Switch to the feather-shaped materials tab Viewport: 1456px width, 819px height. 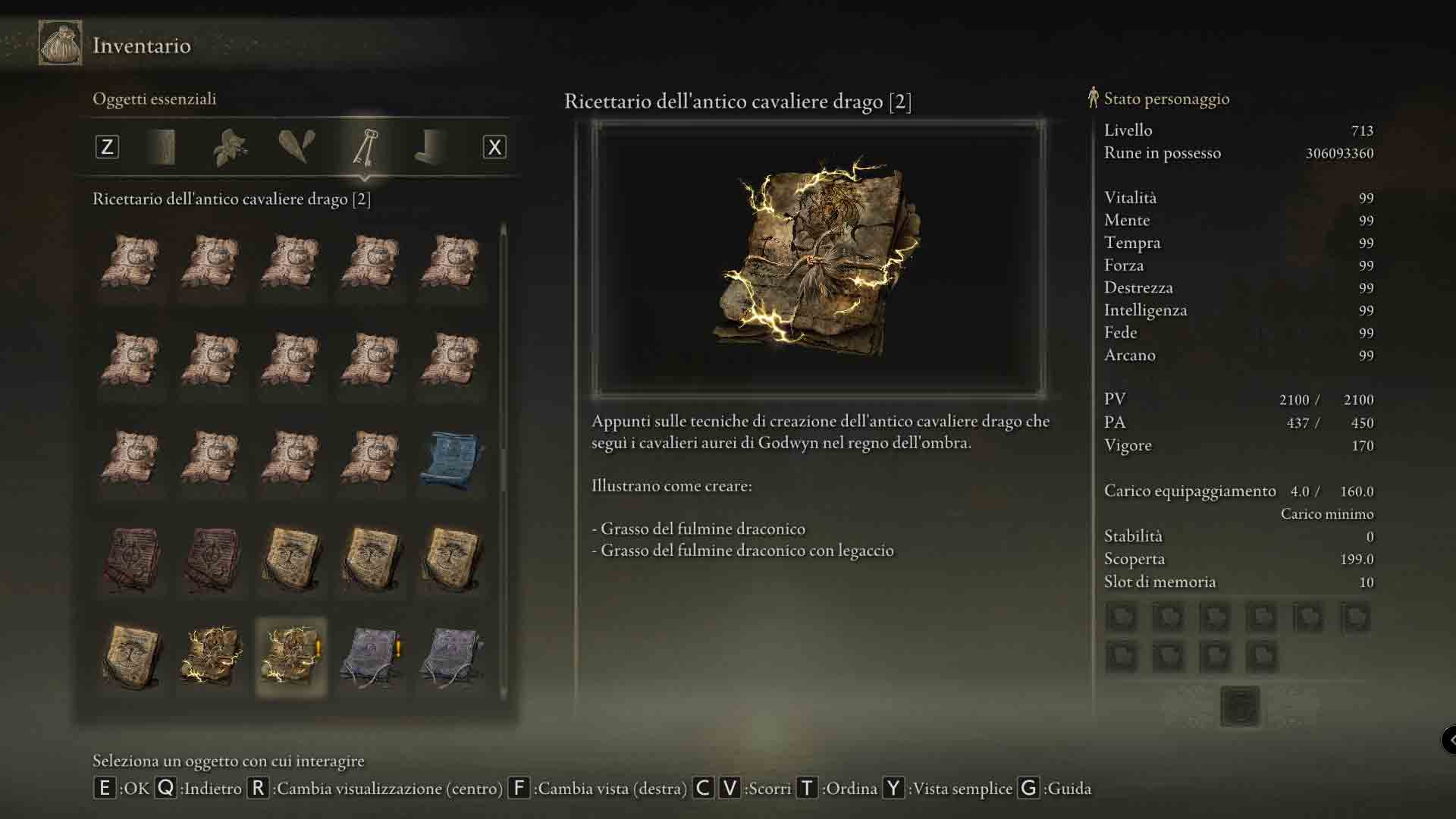pyautogui.click(x=297, y=147)
